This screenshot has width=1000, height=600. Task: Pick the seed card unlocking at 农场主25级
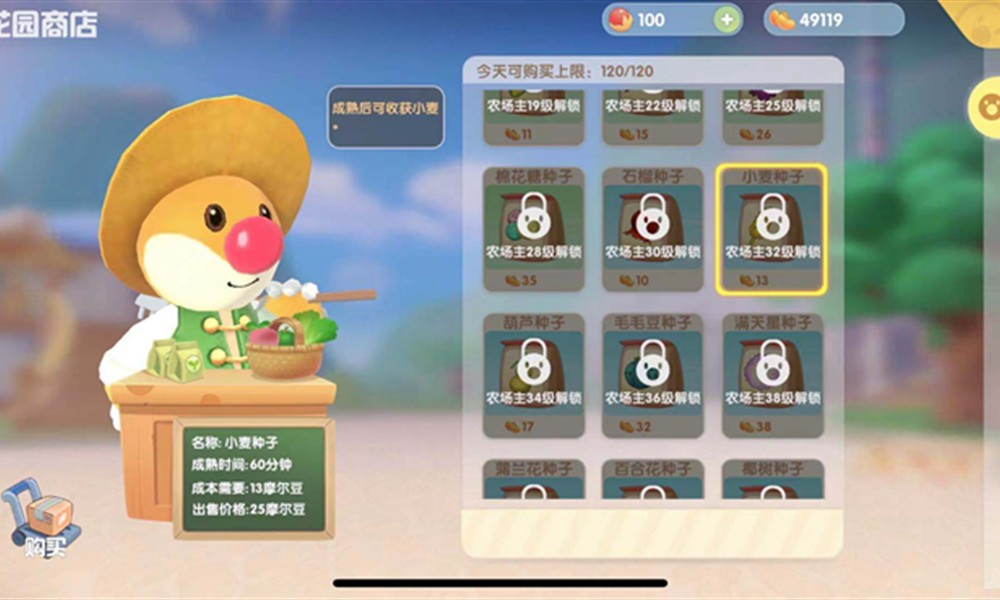coord(771,117)
